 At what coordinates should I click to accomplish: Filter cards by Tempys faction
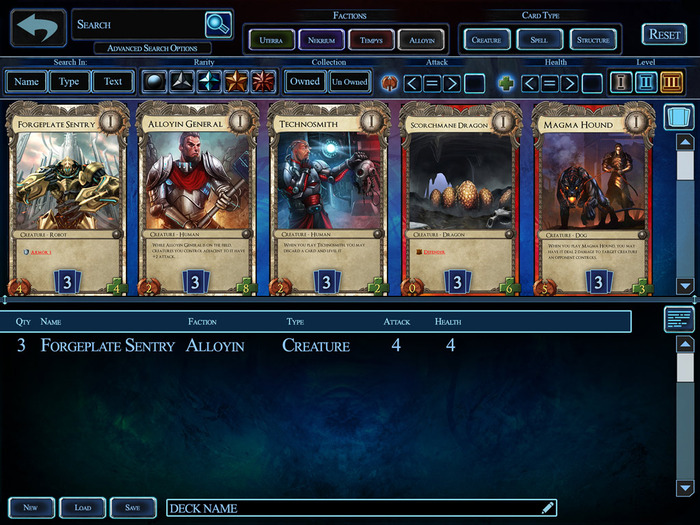tap(371, 40)
